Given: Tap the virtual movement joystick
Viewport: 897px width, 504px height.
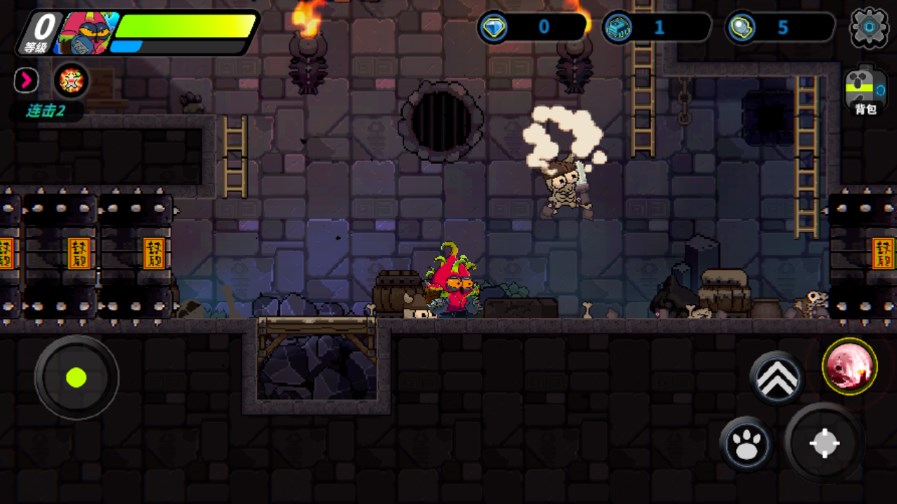Looking at the screenshot, I should pos(76,378).
